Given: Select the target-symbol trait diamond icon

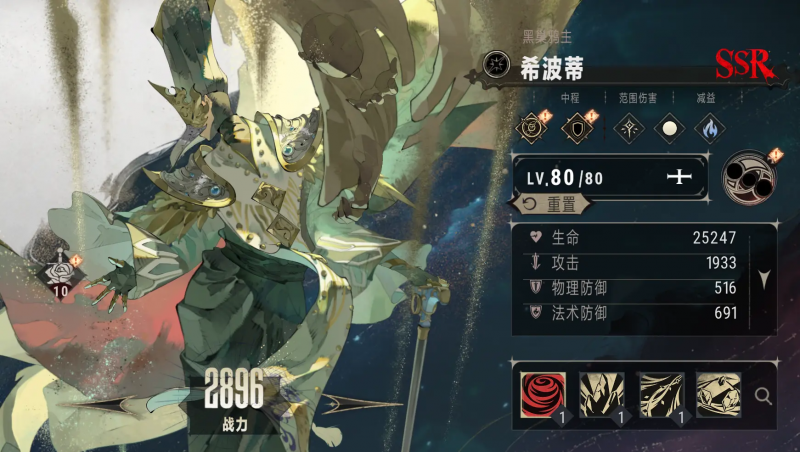Looking at the screenshot, I should click(530, 128).
